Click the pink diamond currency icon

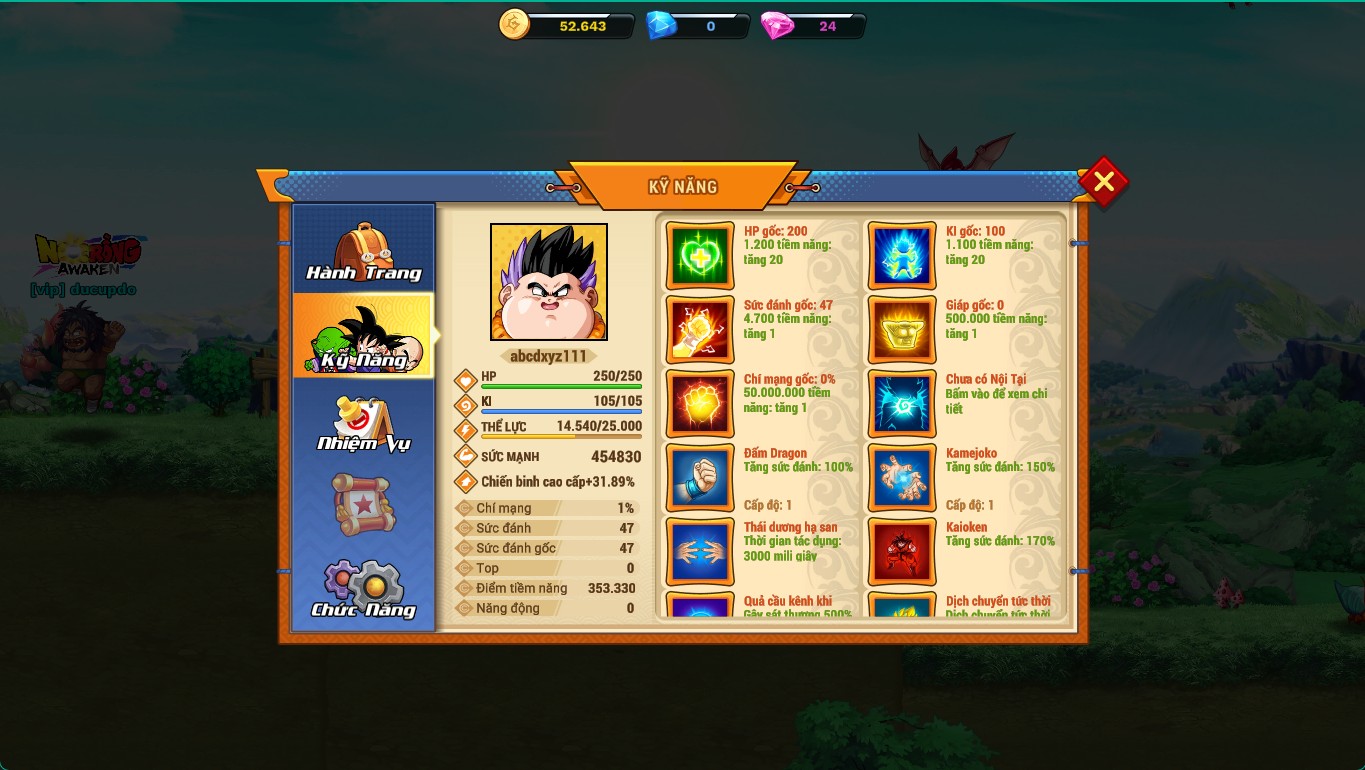click(x=776, y=25)
